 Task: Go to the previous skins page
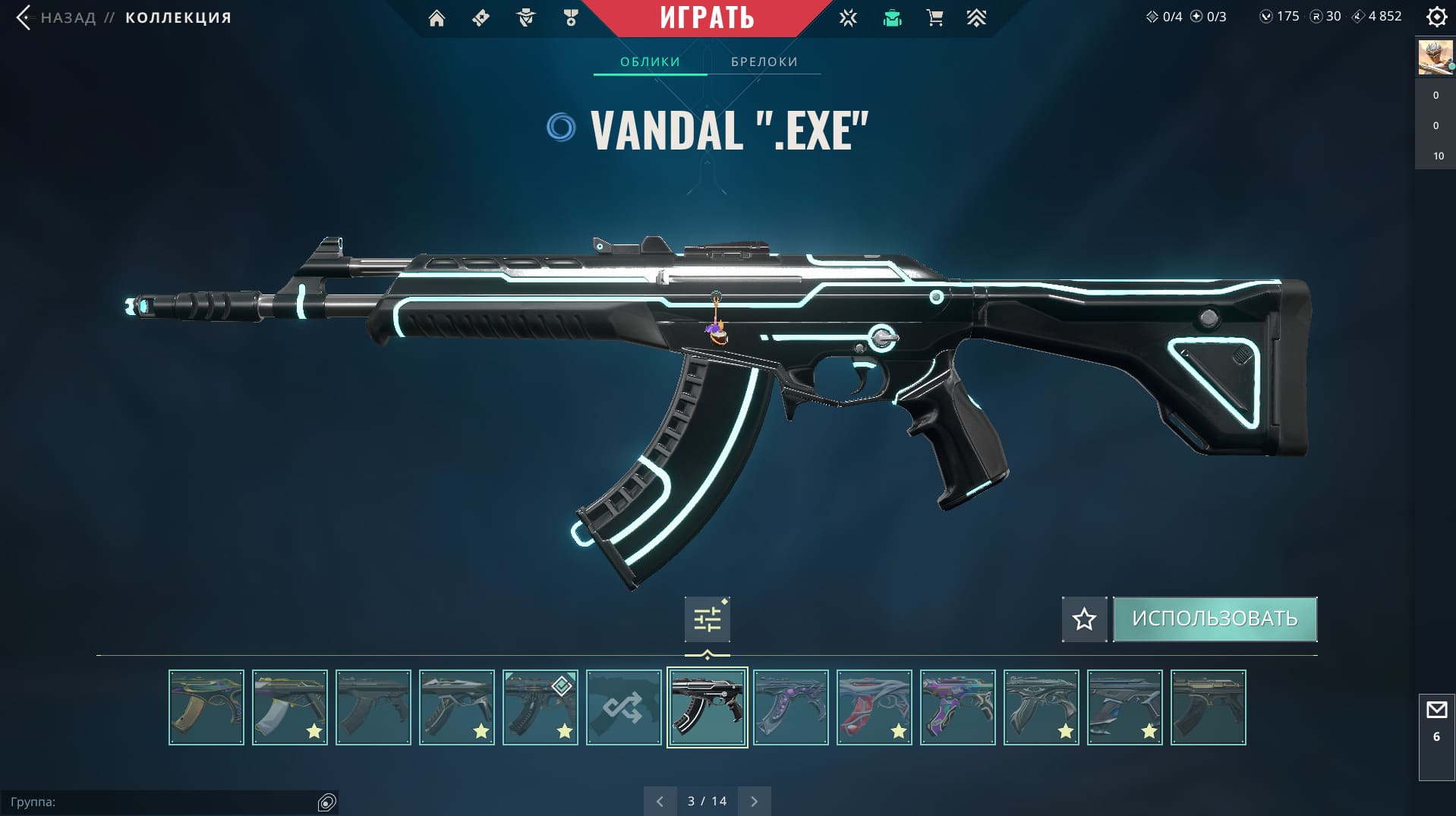pos(660,801)
